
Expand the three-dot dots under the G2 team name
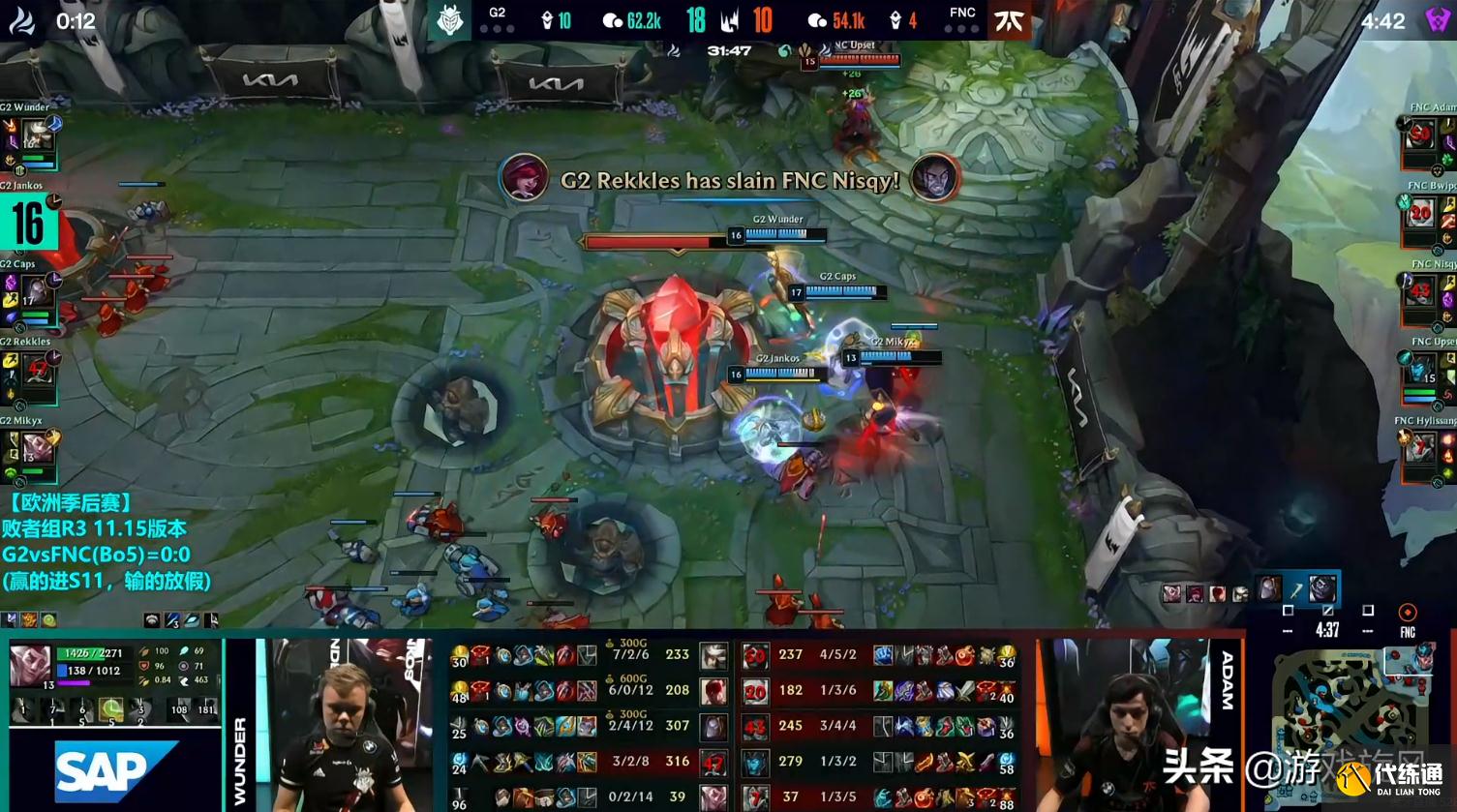497,29
